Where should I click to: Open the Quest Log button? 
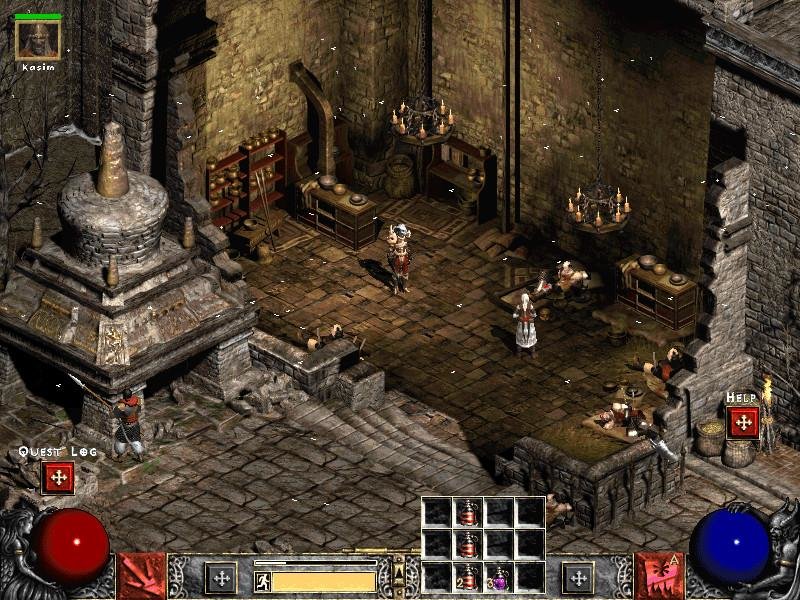(x=57, y=477)
